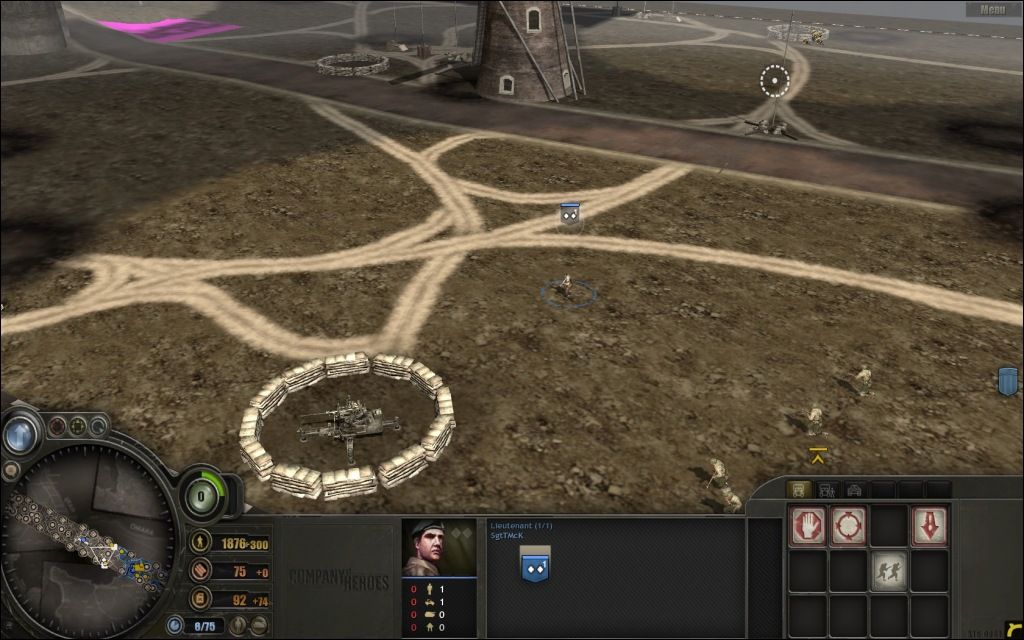Switch to the second command panel tab

point(827,490)
